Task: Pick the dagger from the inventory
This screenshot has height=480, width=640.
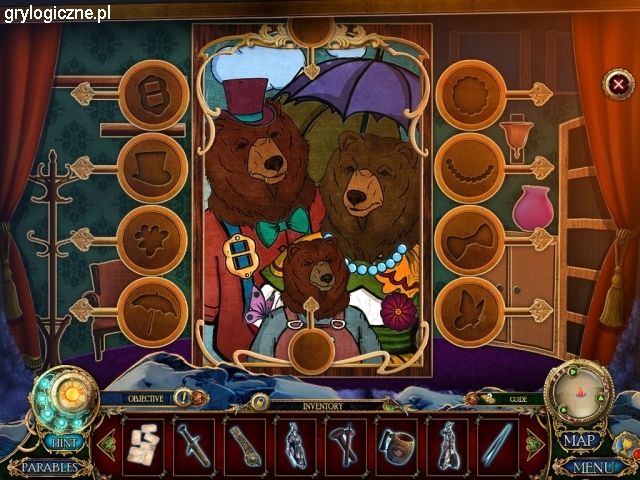Action: (194, 445)
